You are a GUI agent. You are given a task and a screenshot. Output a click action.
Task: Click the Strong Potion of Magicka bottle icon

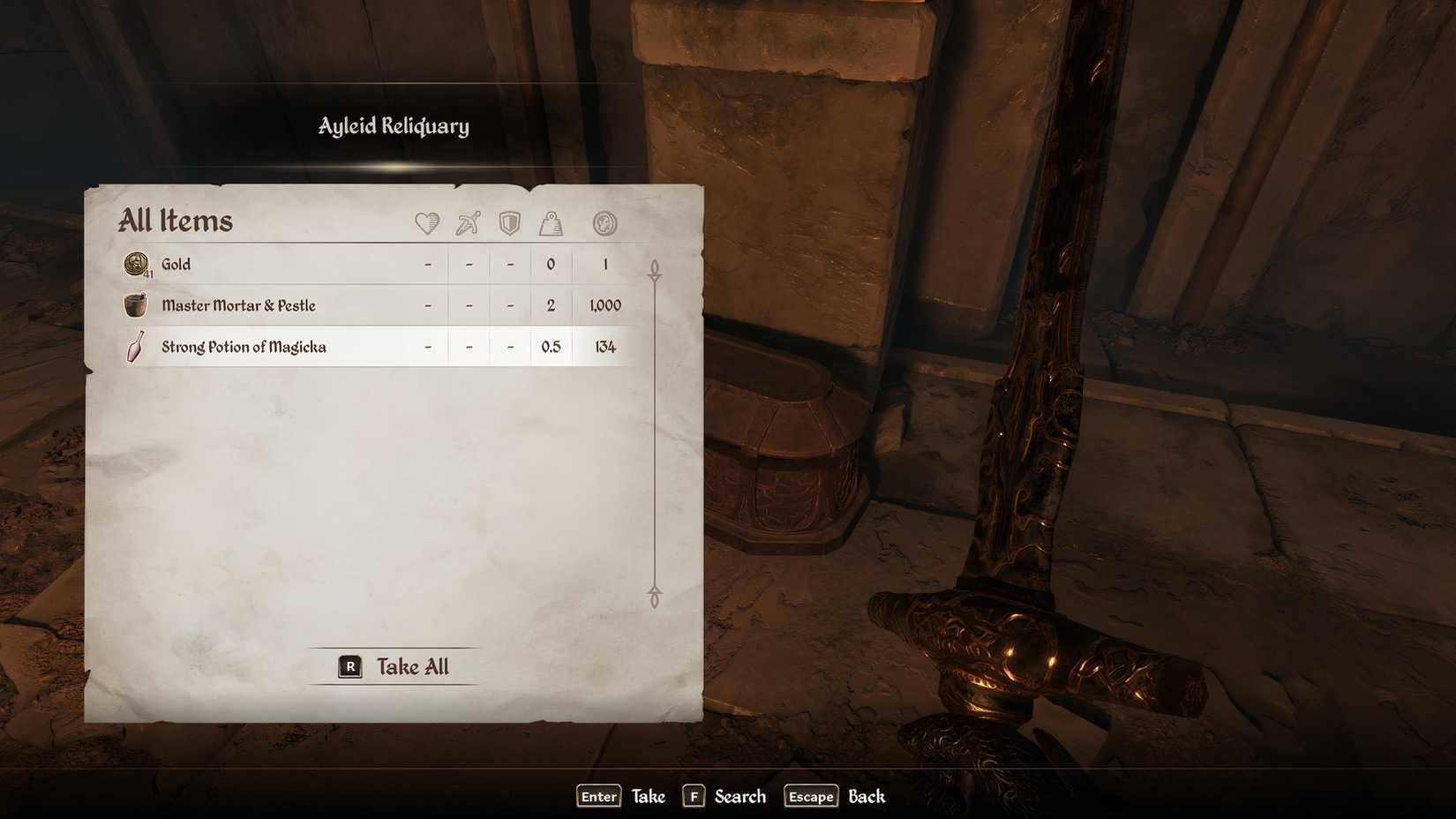coord(134,346)
